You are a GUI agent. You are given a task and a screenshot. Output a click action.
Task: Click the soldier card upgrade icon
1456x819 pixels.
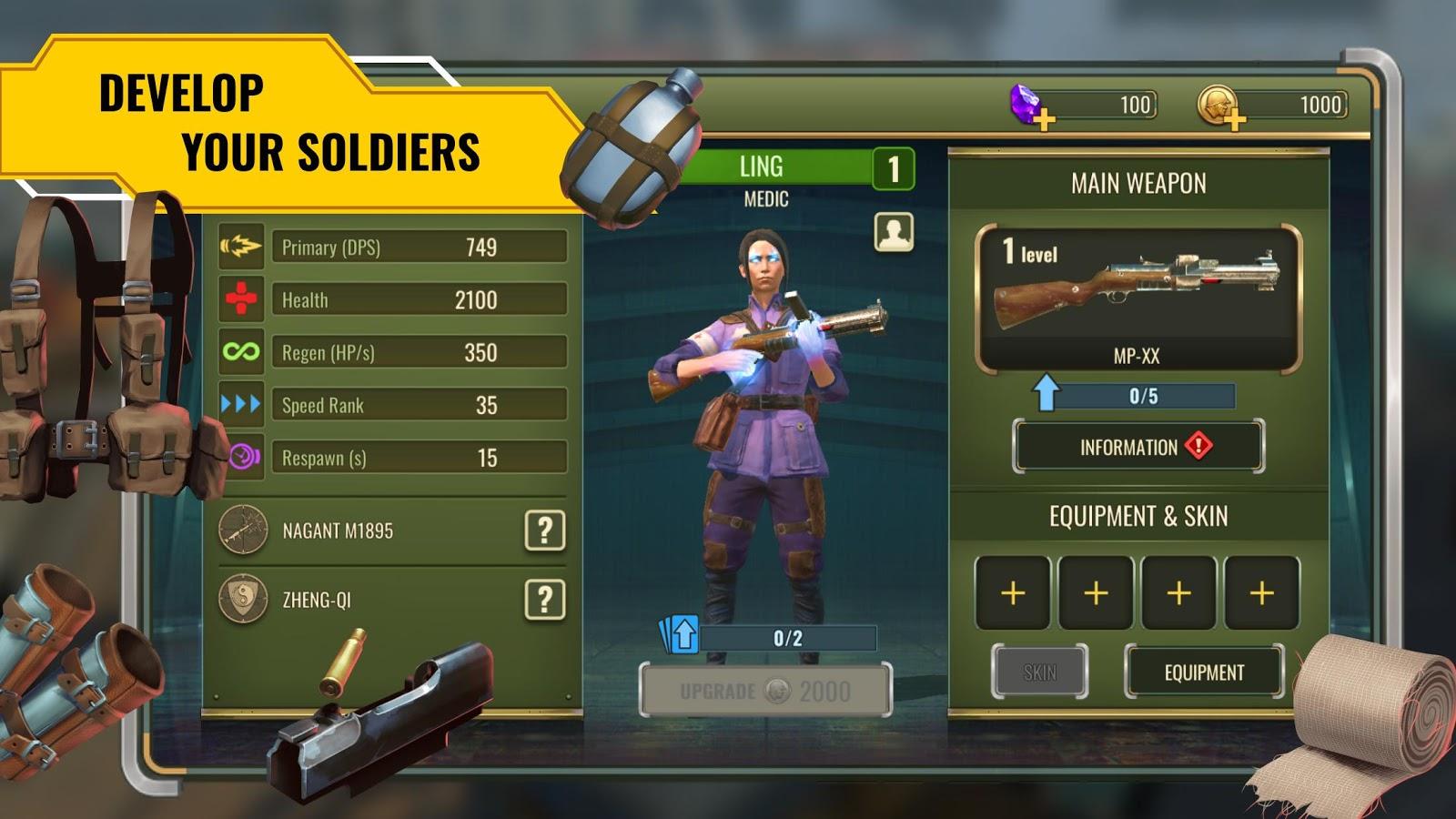[680, 634]
